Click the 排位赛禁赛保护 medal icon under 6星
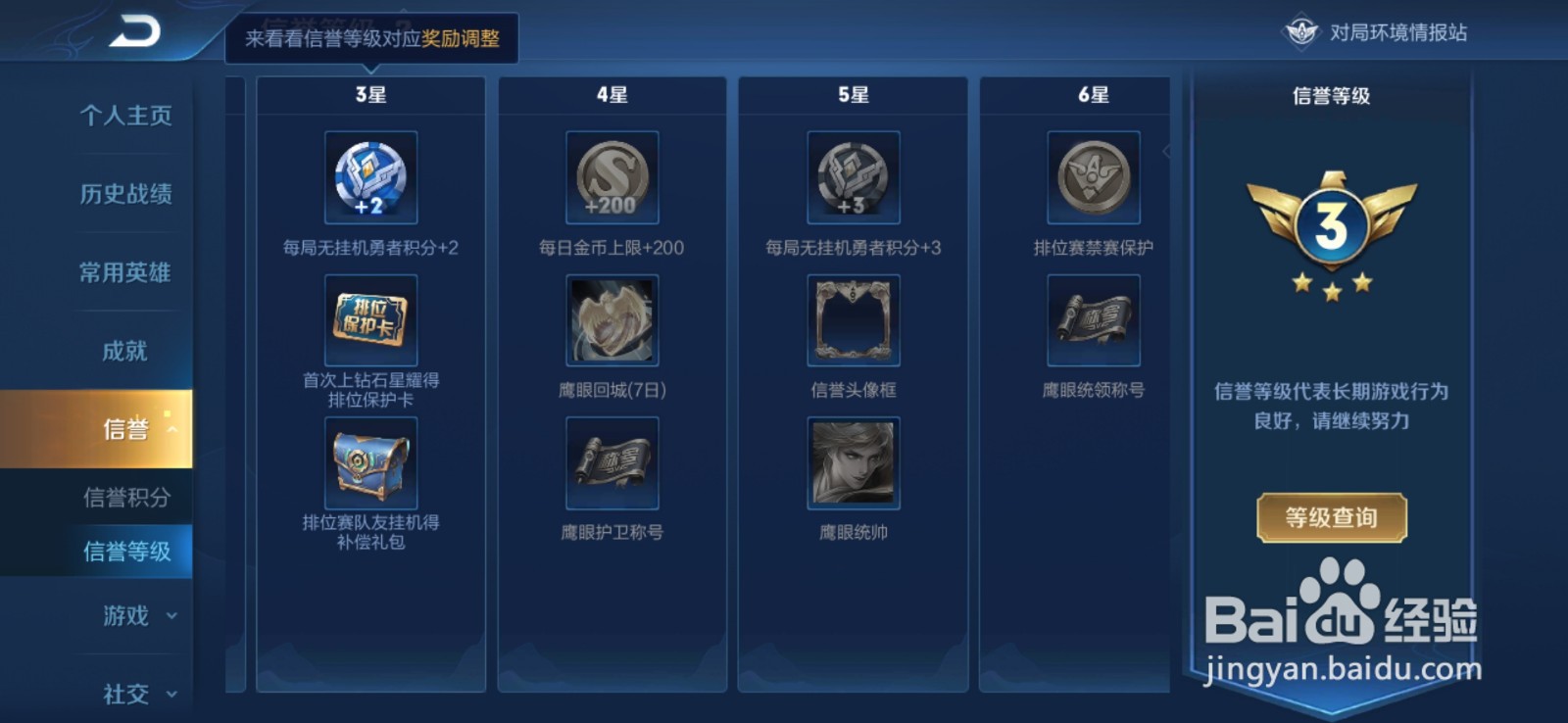Viewport: 1568px width, 723px height. click(1092, 179)
